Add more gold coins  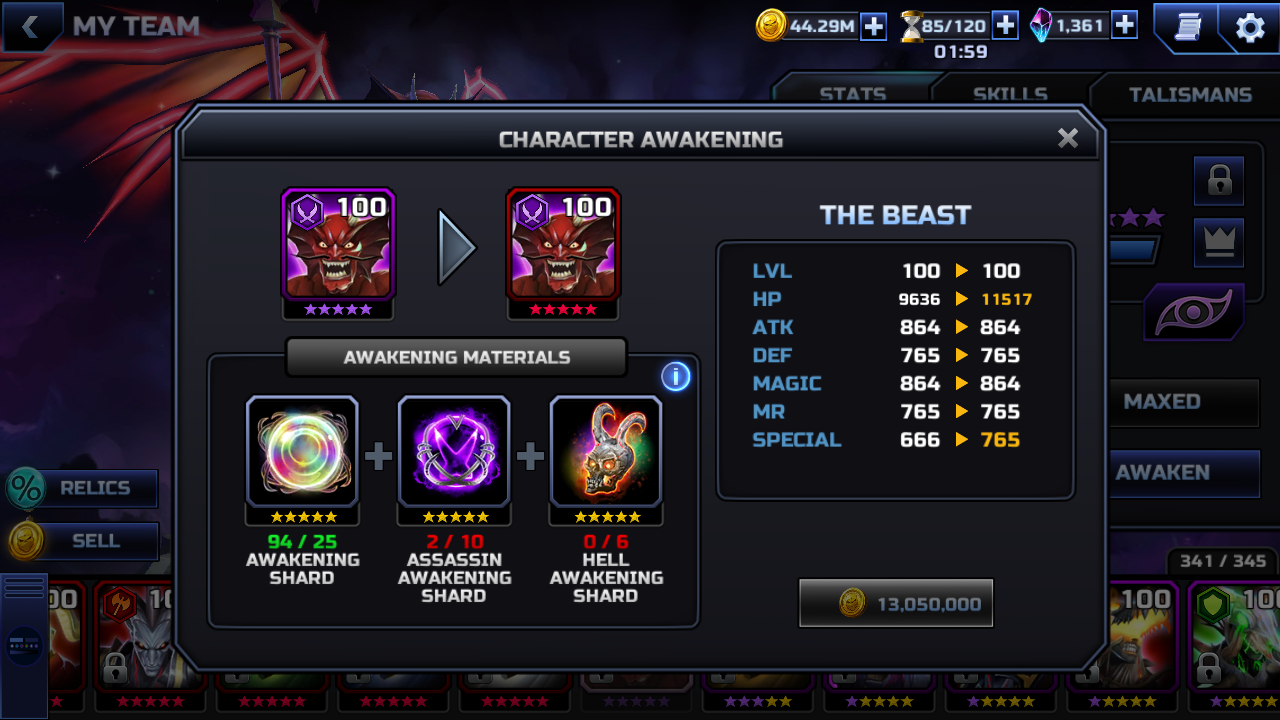coord(874,26)
